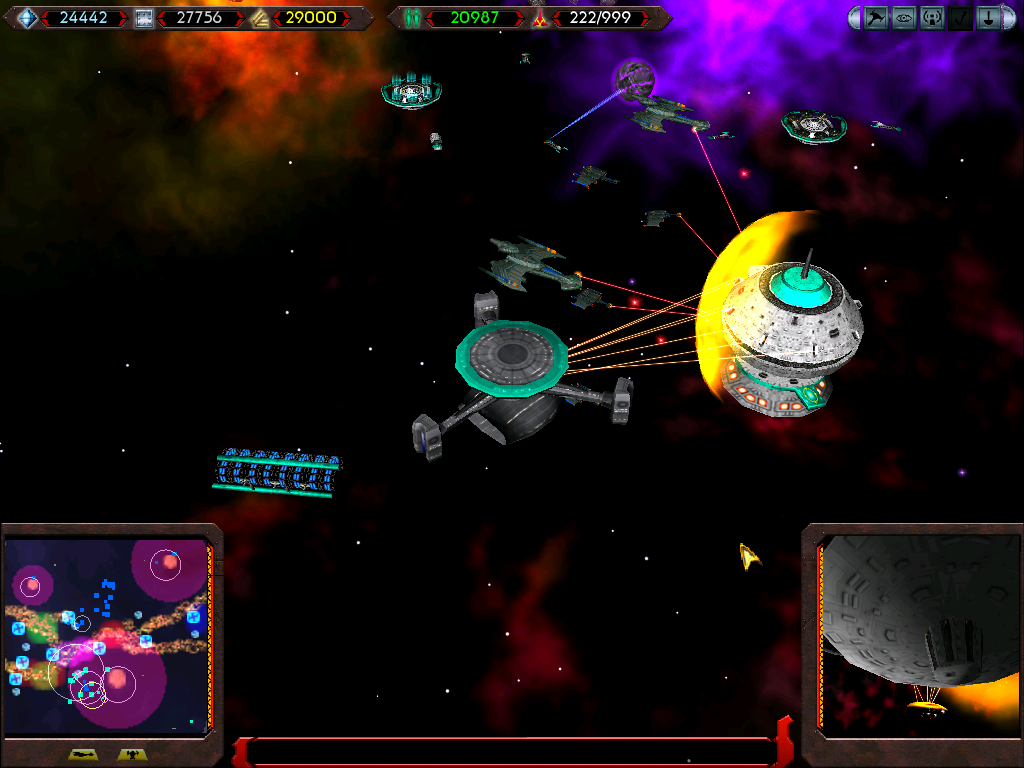Choose the station icon tab below the minimap

(x=130, y=755)
